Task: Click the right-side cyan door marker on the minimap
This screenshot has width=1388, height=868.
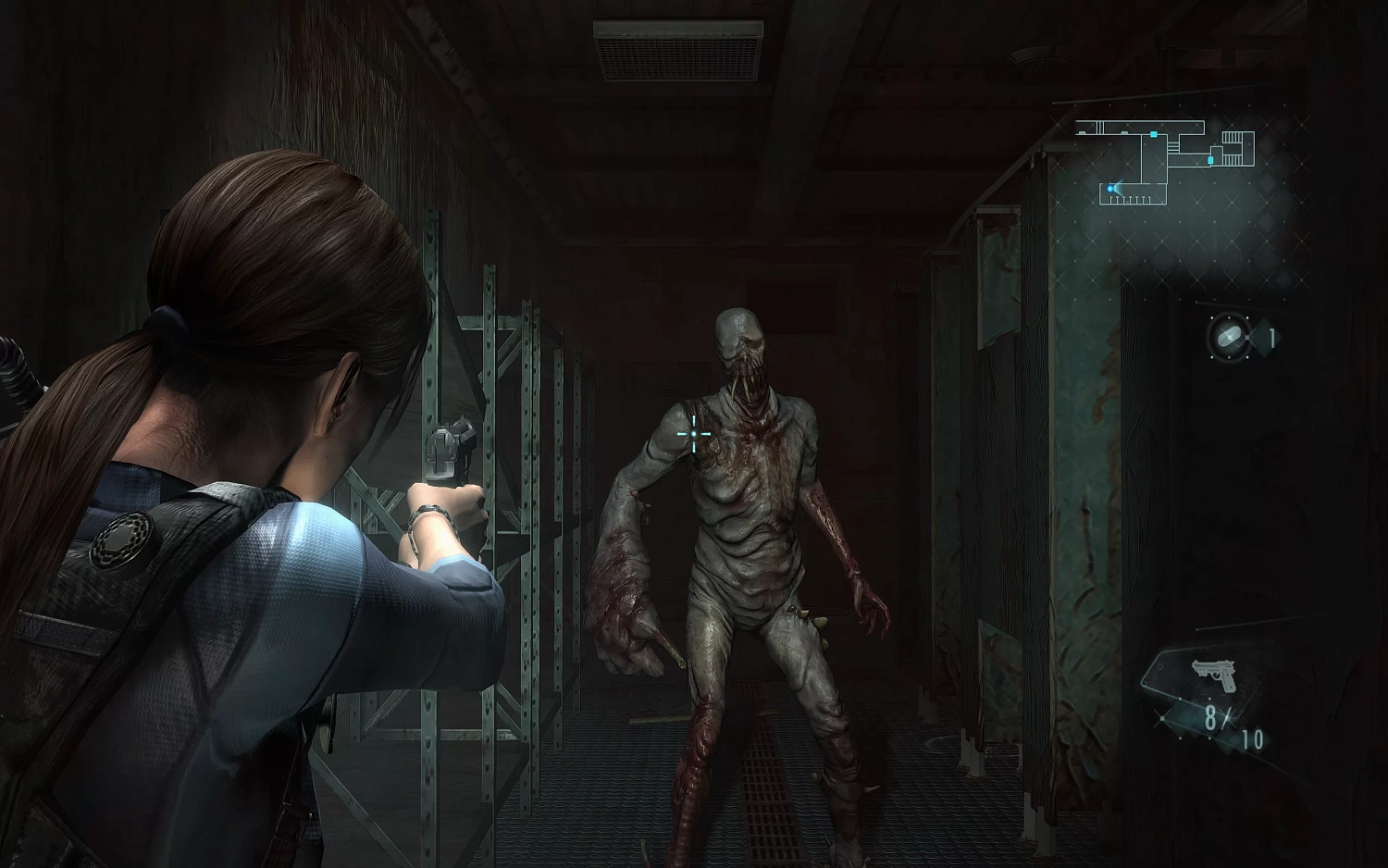Action: pyautogui.click(x=1210, y=160)
